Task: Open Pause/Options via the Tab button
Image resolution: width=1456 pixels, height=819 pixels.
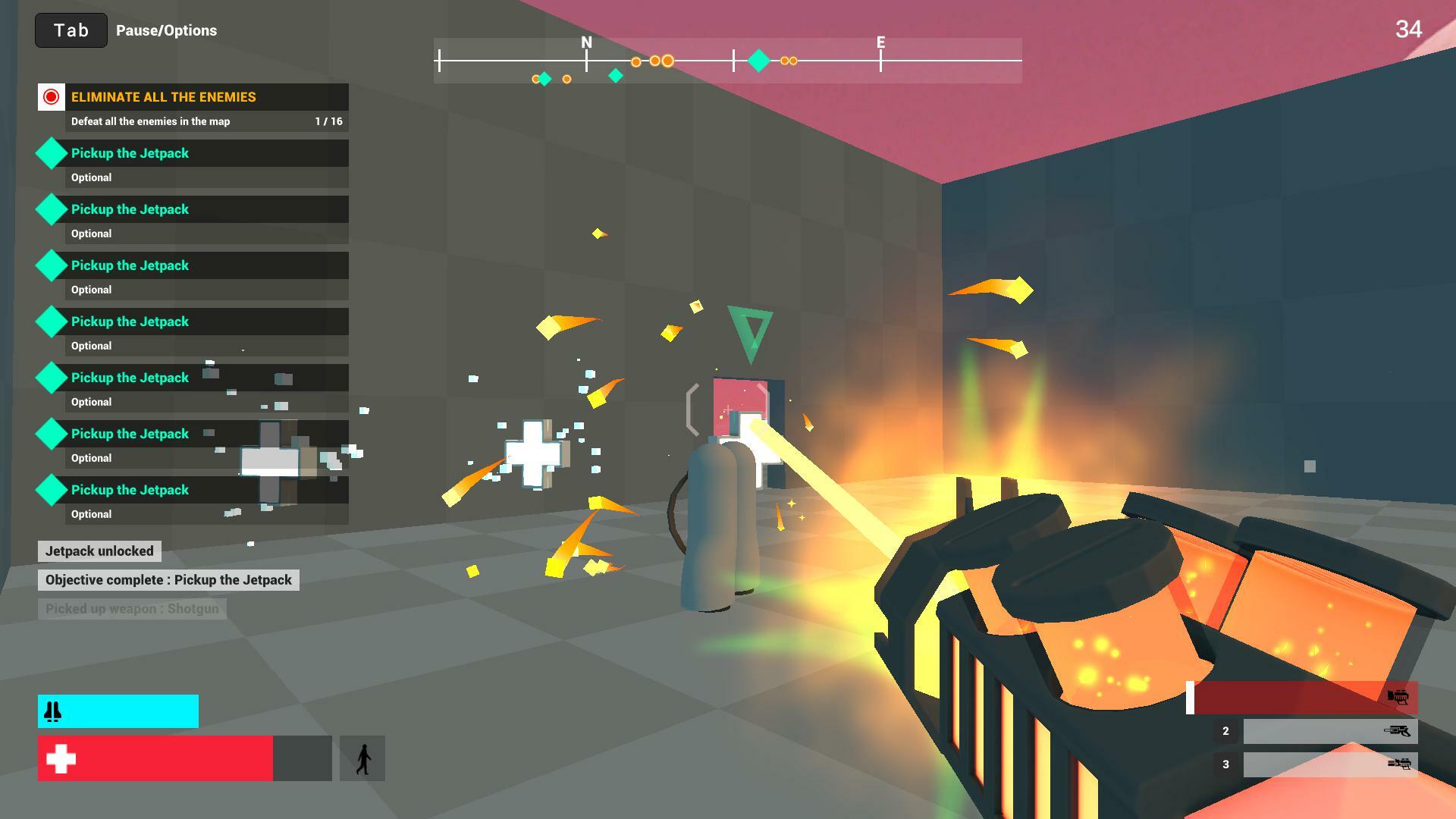Action: point(71,30)
